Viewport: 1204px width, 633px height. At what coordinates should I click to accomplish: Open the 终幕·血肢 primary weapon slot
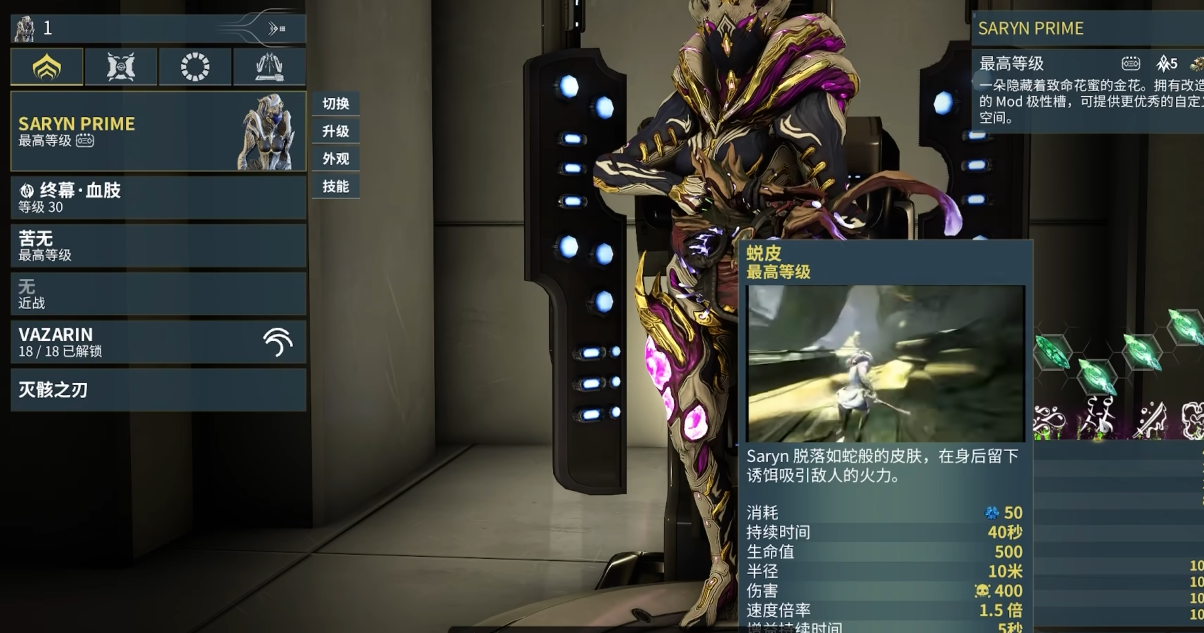coord(158,197)
